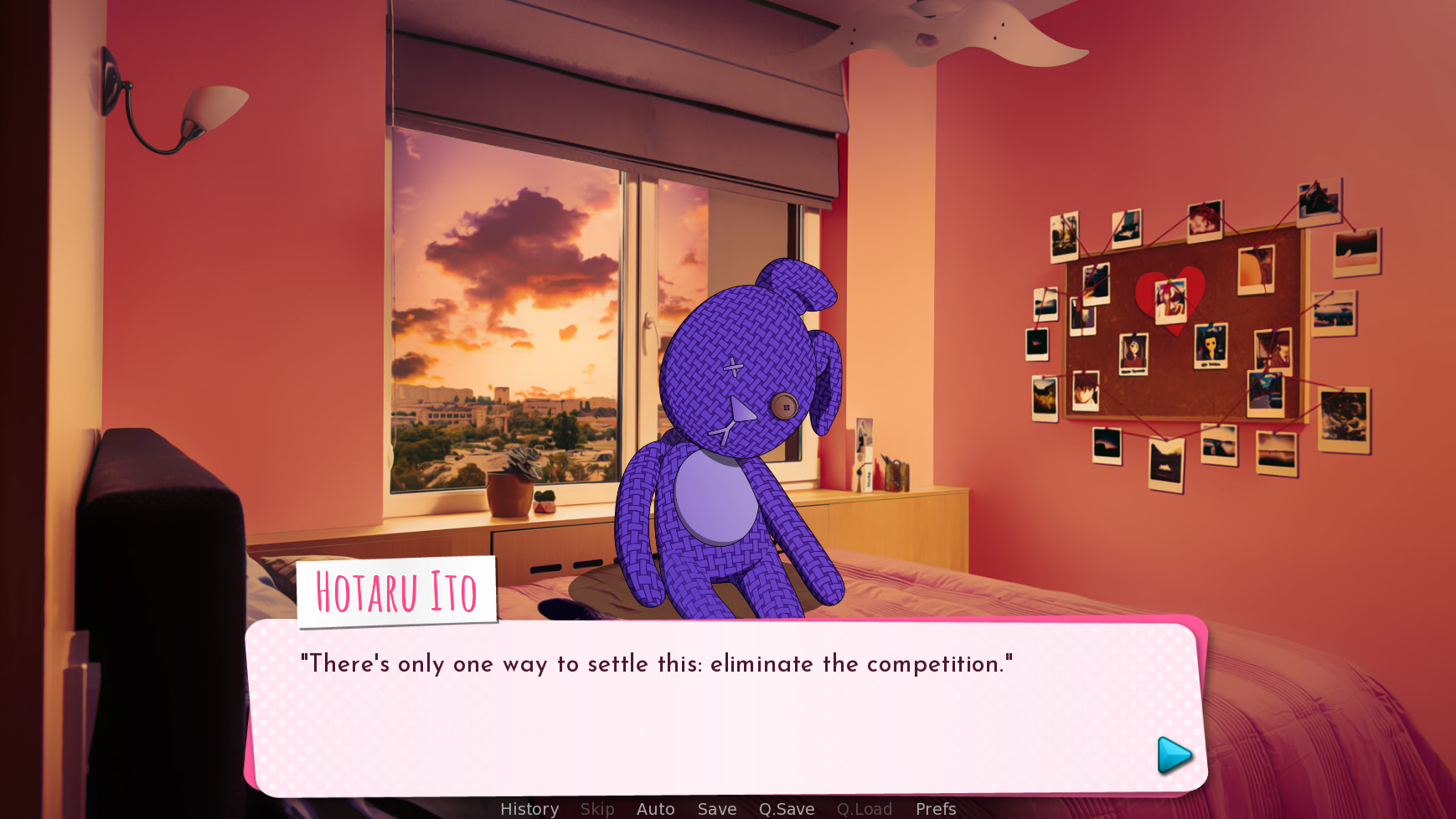Click the plush bunny's brown button eye

tap(786, 406)
